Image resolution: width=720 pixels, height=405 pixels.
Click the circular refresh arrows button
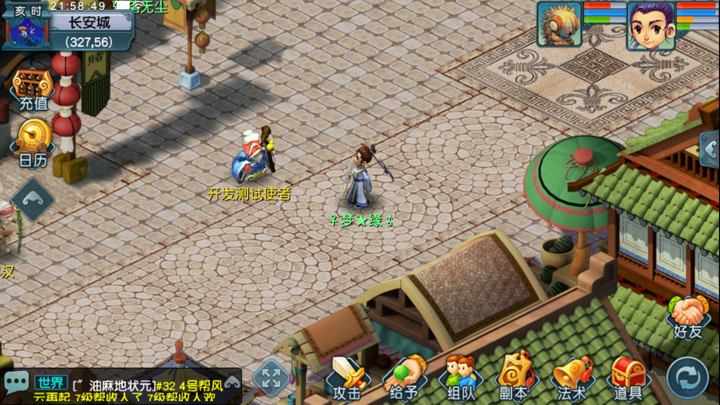point(687,378)
